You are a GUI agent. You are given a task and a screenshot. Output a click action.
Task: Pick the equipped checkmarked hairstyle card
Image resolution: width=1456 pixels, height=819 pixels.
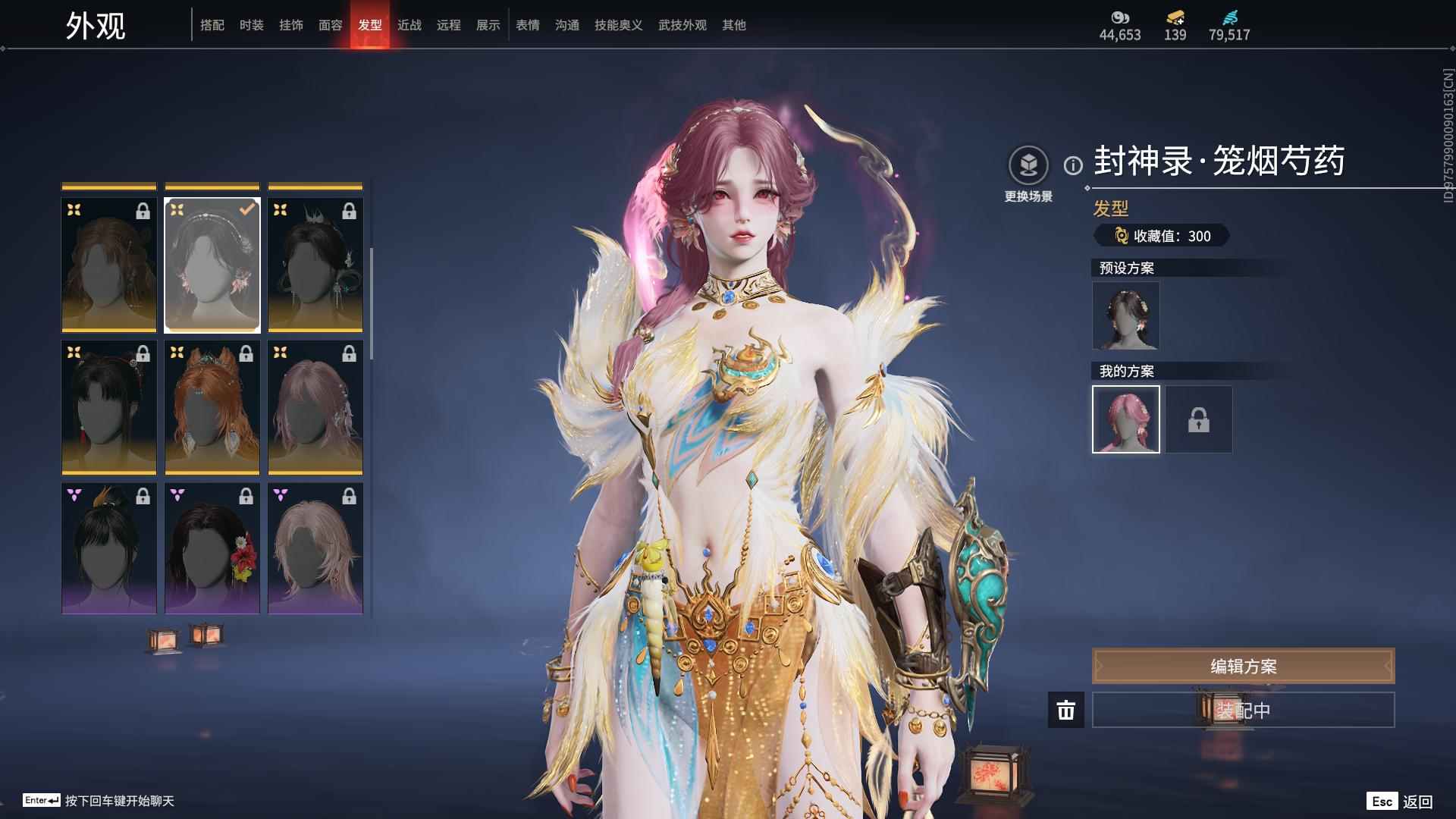212,265
